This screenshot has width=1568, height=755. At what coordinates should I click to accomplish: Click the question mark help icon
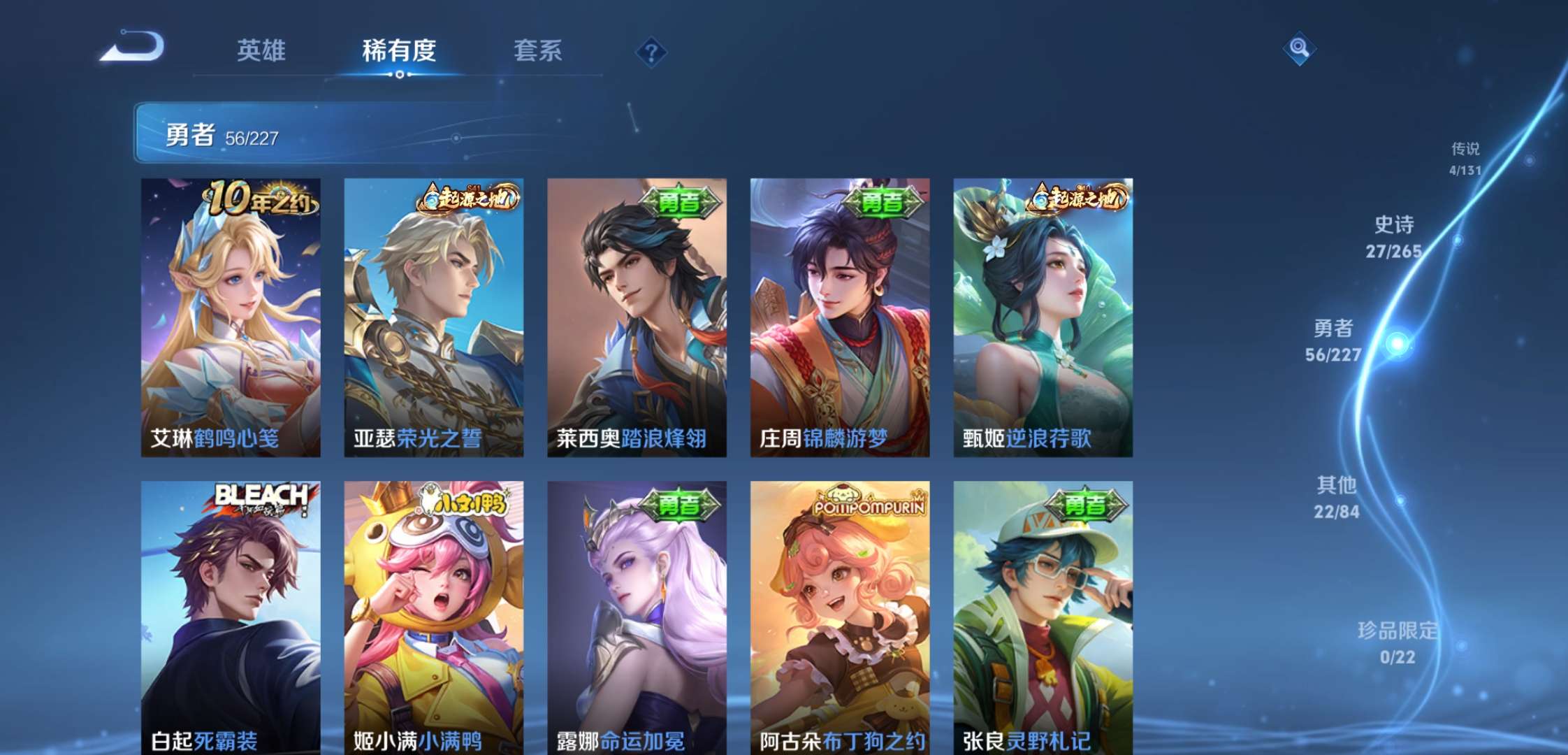point(650,51)
